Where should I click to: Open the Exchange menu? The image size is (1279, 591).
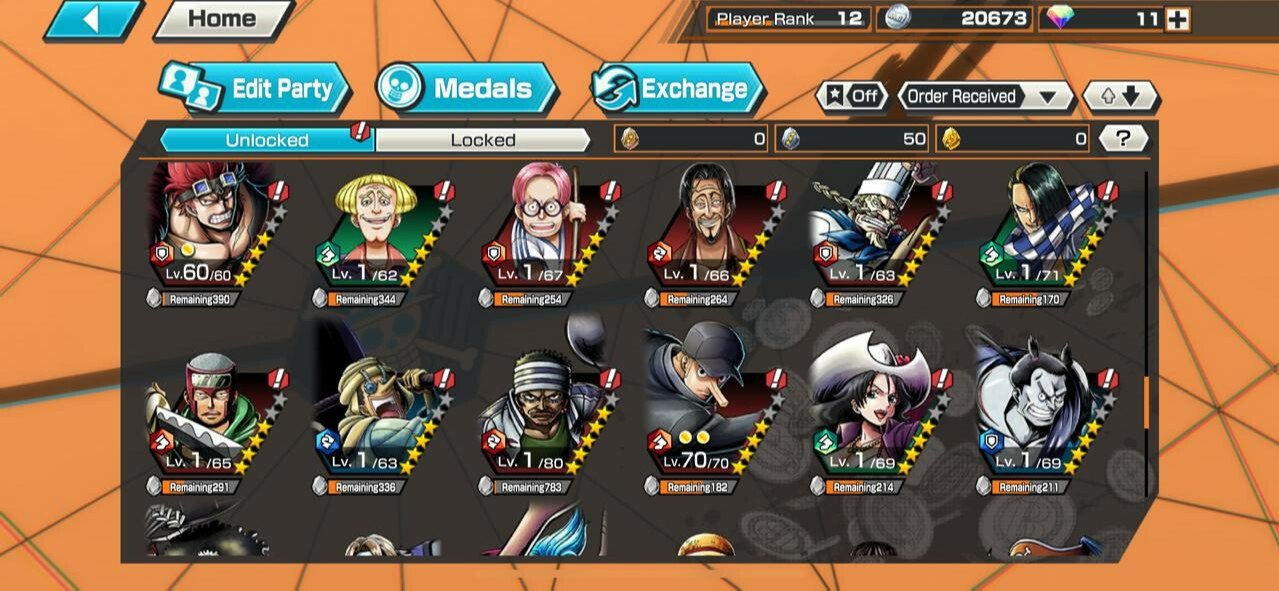(676, 89)
